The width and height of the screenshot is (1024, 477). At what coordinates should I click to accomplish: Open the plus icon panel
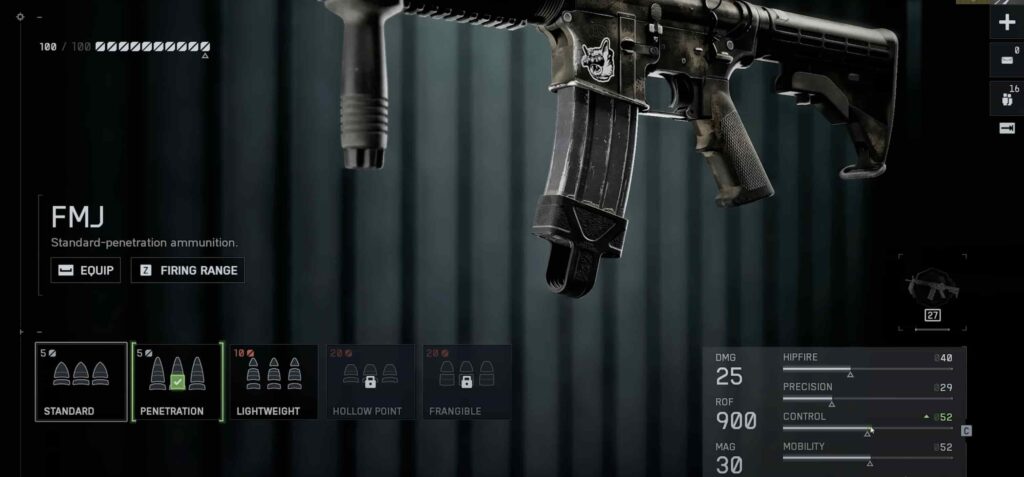[1007, 22]
